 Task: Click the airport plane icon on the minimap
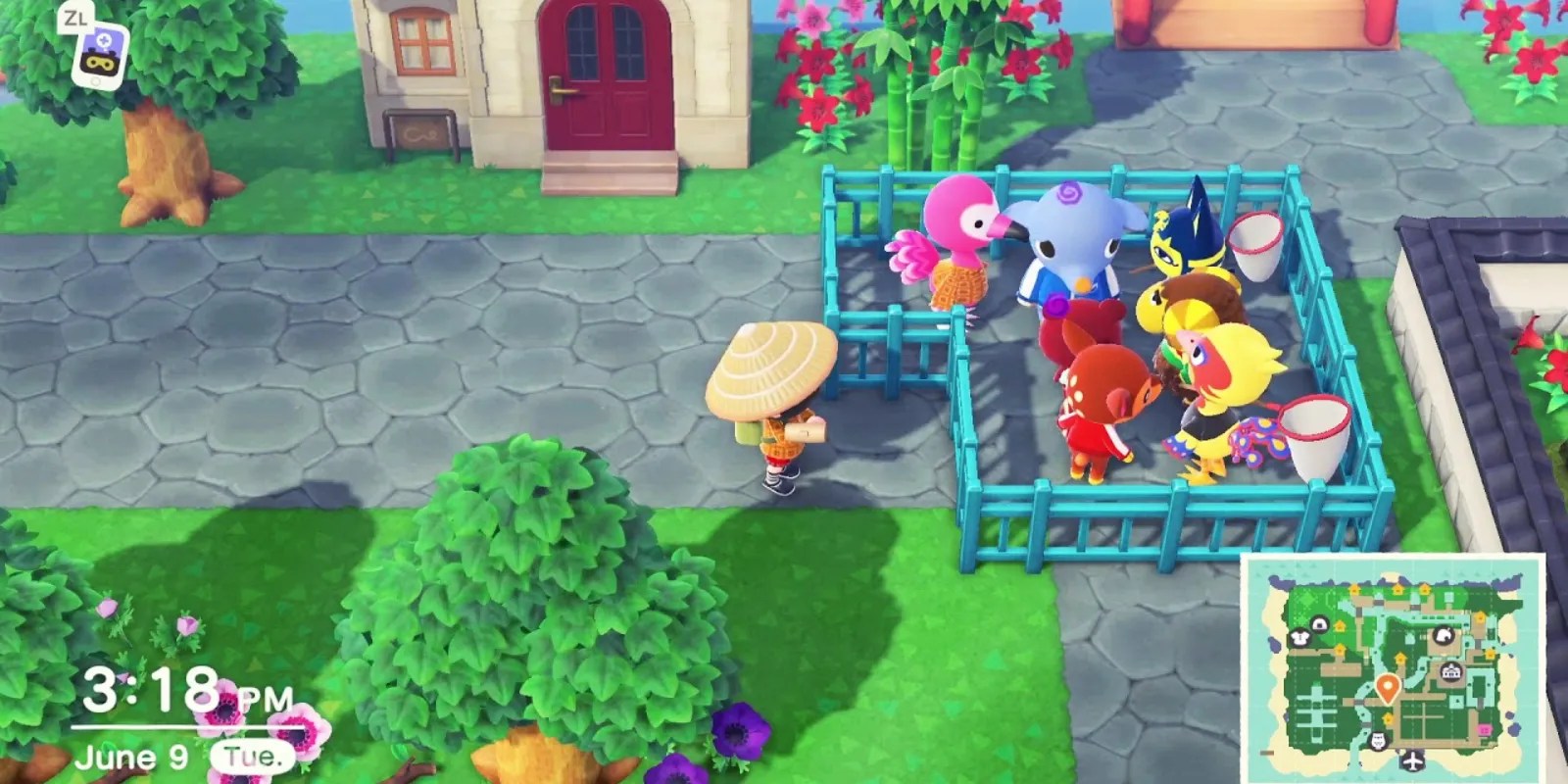(x=1411, y=759)
